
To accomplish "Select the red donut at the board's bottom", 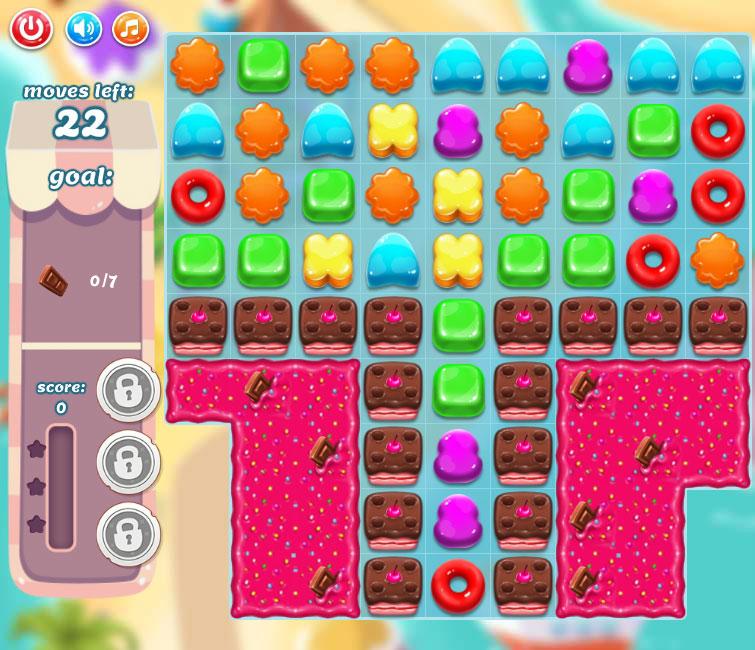I will pos(458,585).
